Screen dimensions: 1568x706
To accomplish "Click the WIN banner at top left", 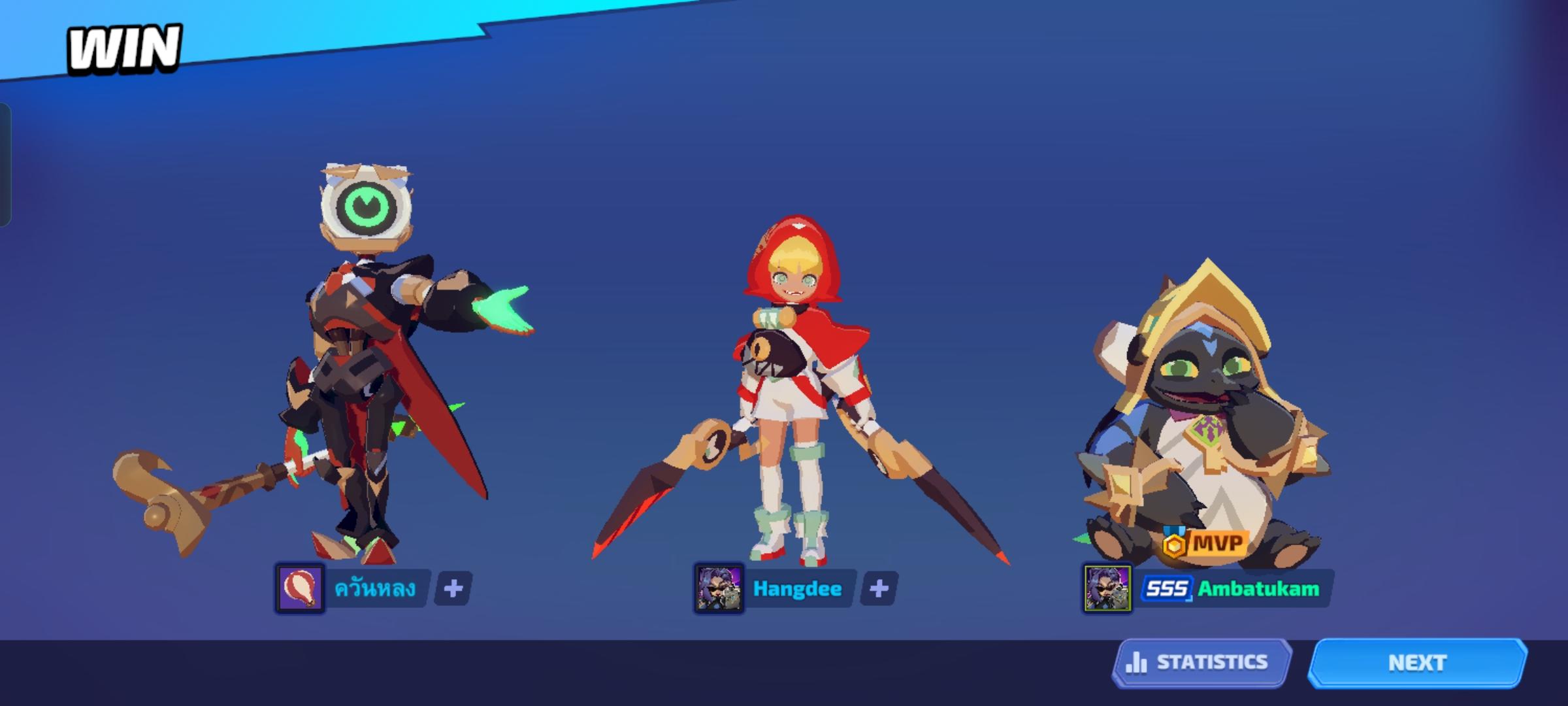I will [124, 47].
